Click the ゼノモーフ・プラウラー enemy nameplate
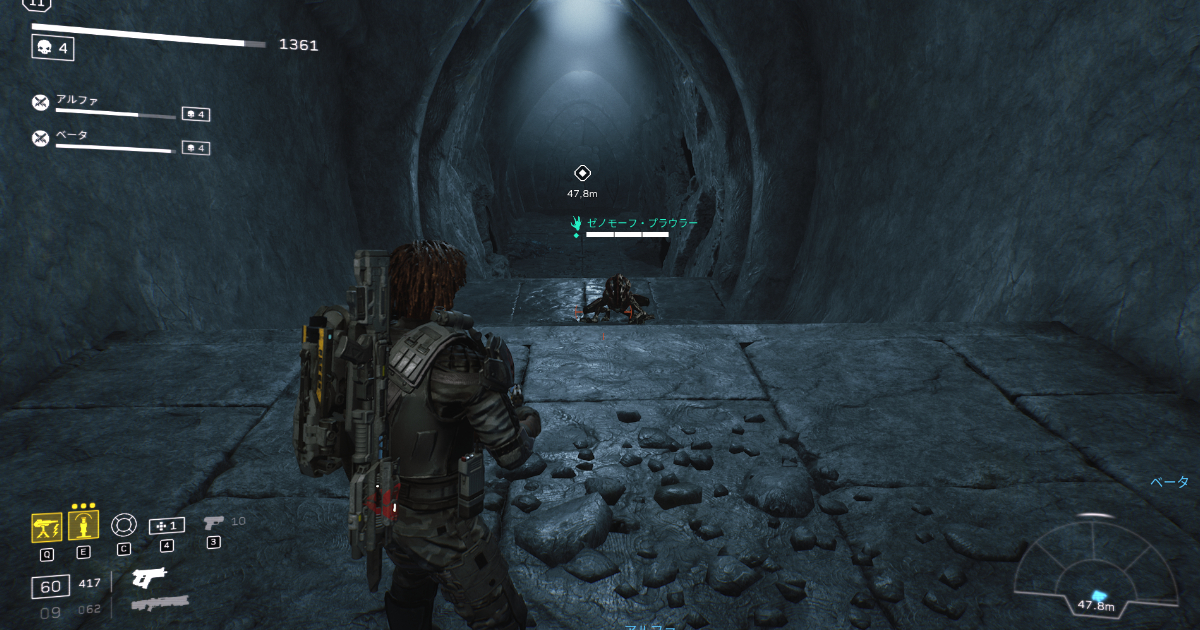The image size is (1200, 630). click(x=636, y=223)
